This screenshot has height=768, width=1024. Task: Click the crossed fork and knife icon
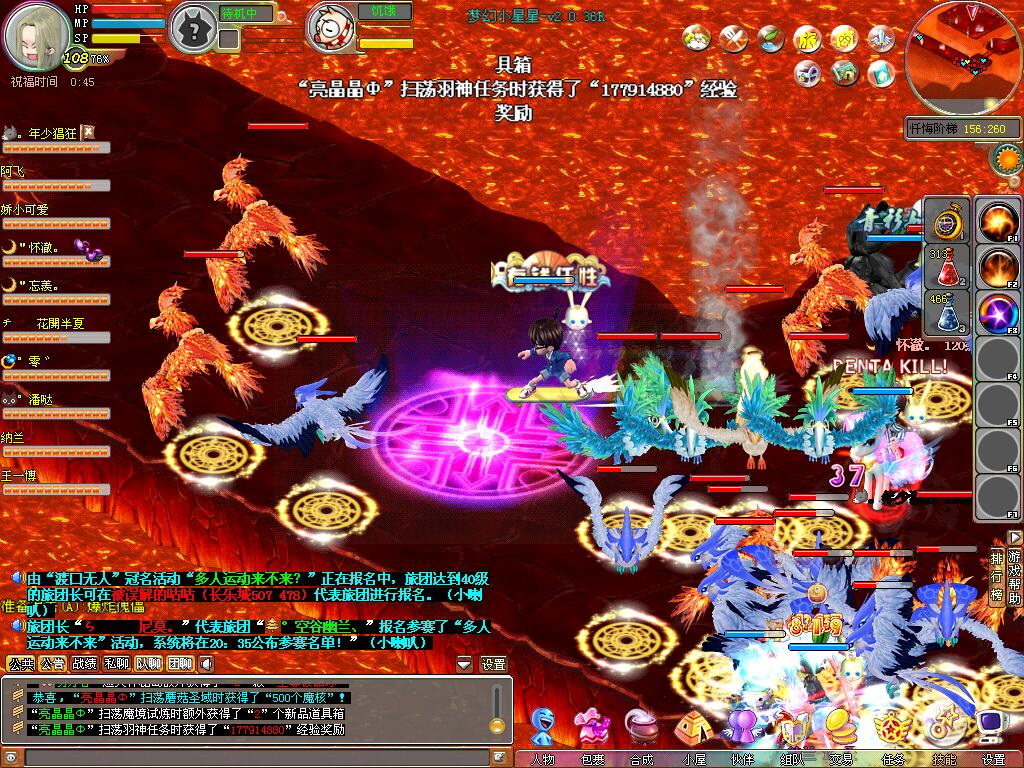[x=733, y=39]
